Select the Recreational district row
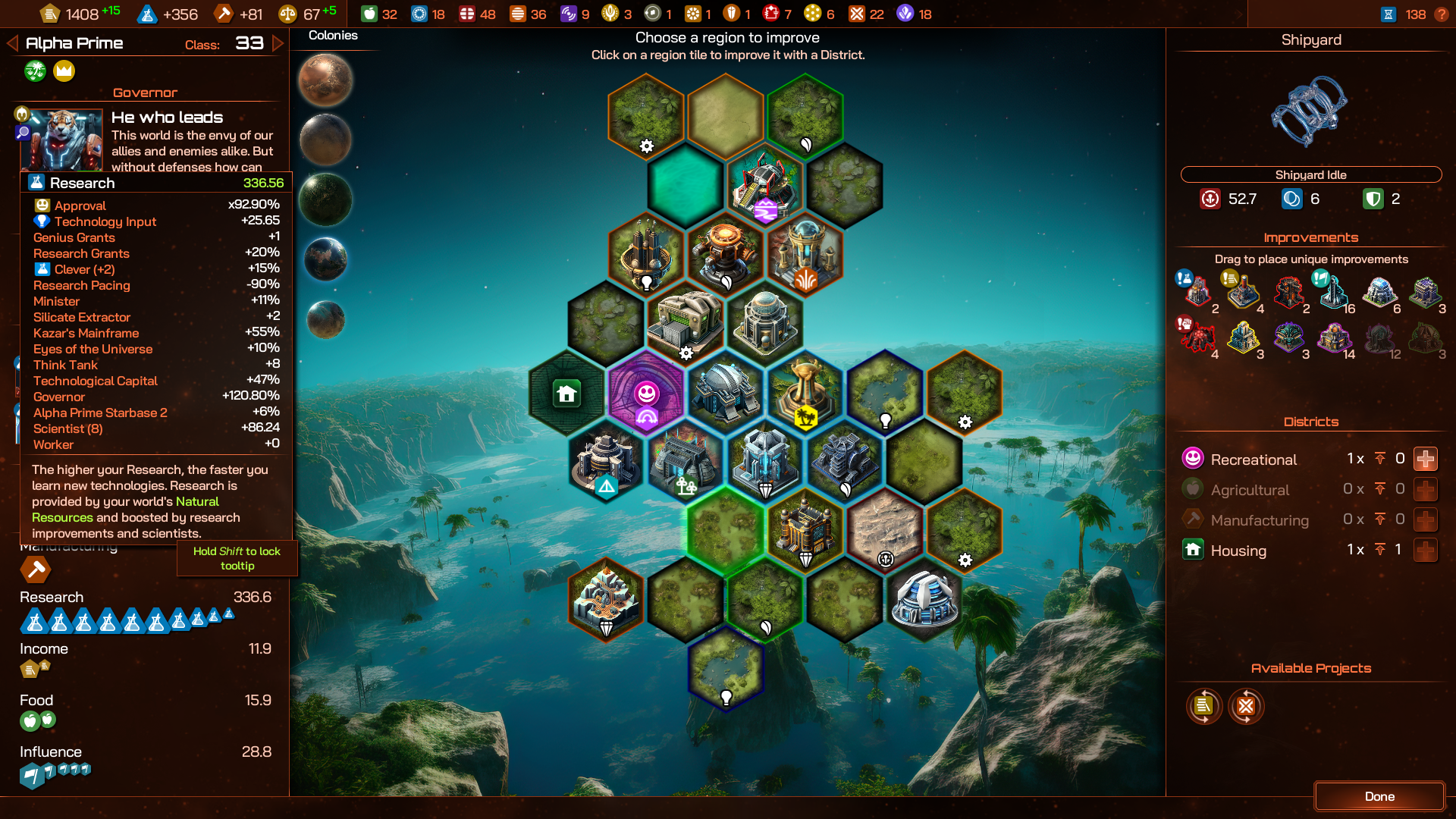The height and width of the screenshot is (819, 1456). (1253, 460)
